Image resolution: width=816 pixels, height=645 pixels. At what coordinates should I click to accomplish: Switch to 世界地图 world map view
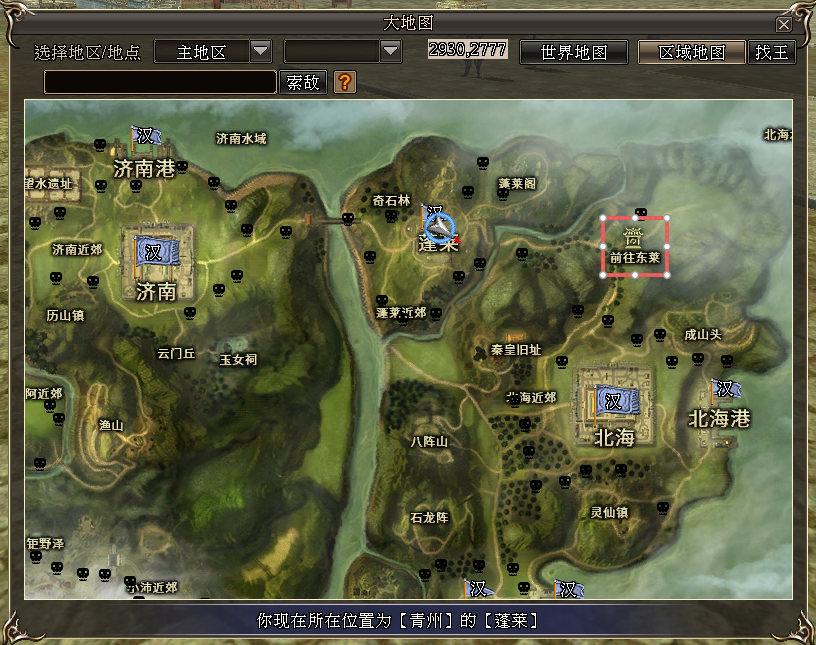tap(574, 52)
